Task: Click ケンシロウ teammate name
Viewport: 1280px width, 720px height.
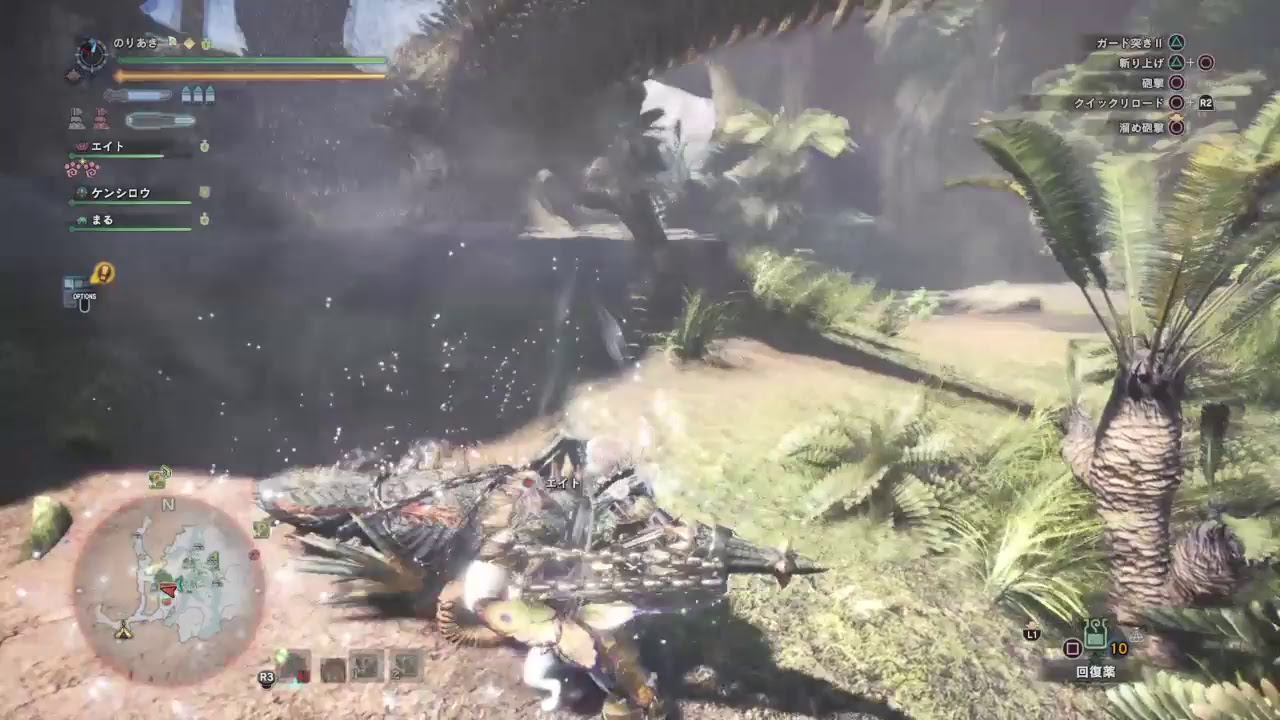Action: tap(123, 193)
